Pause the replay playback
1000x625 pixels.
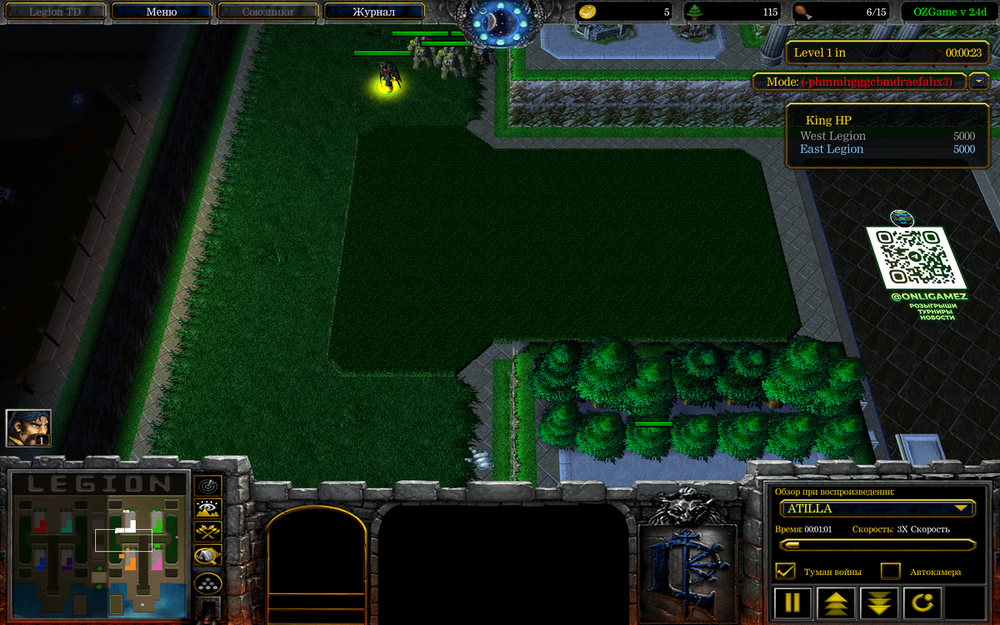[x=794, y=603]
